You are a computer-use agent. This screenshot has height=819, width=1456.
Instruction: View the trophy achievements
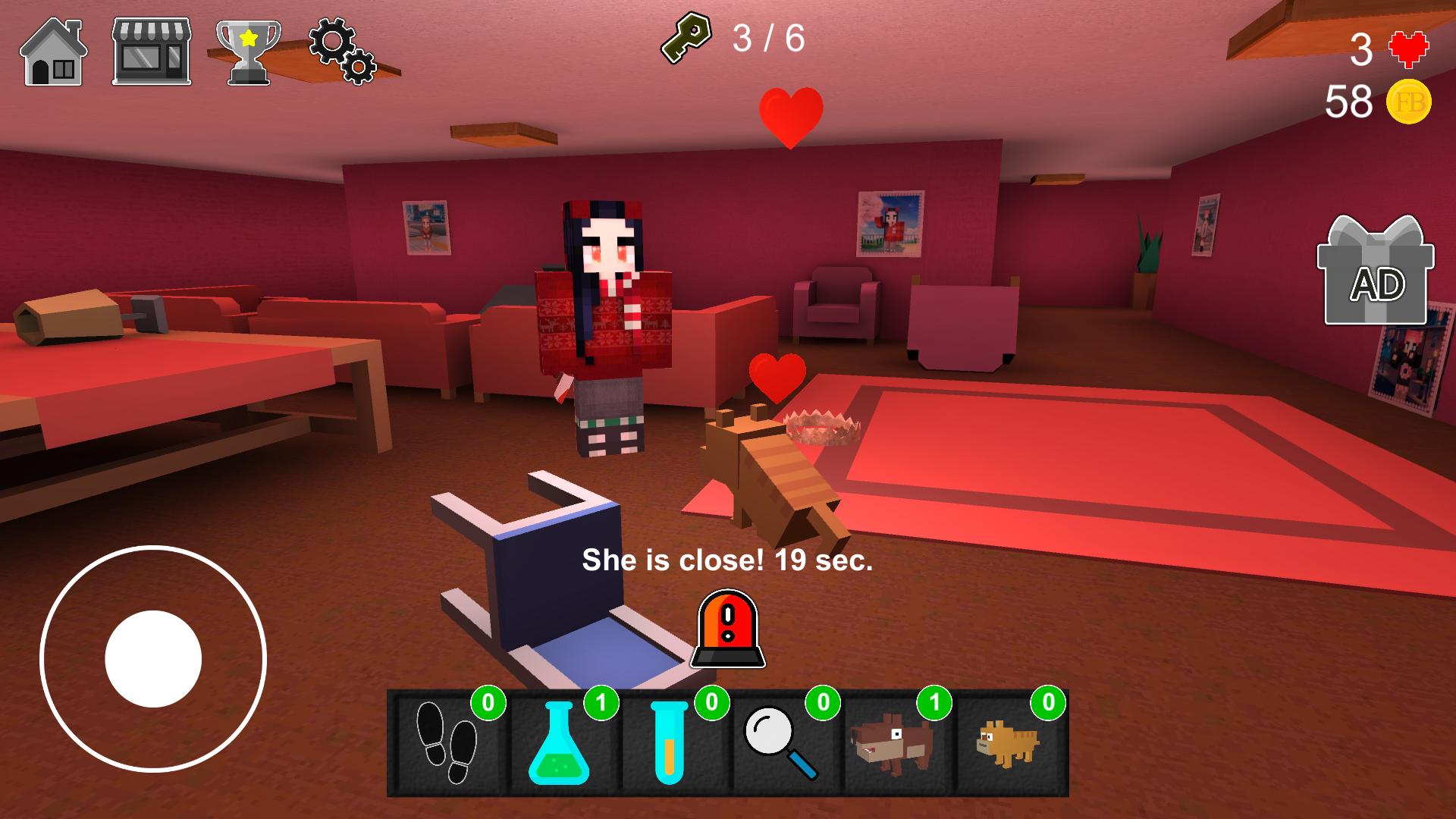pos(248,52)
